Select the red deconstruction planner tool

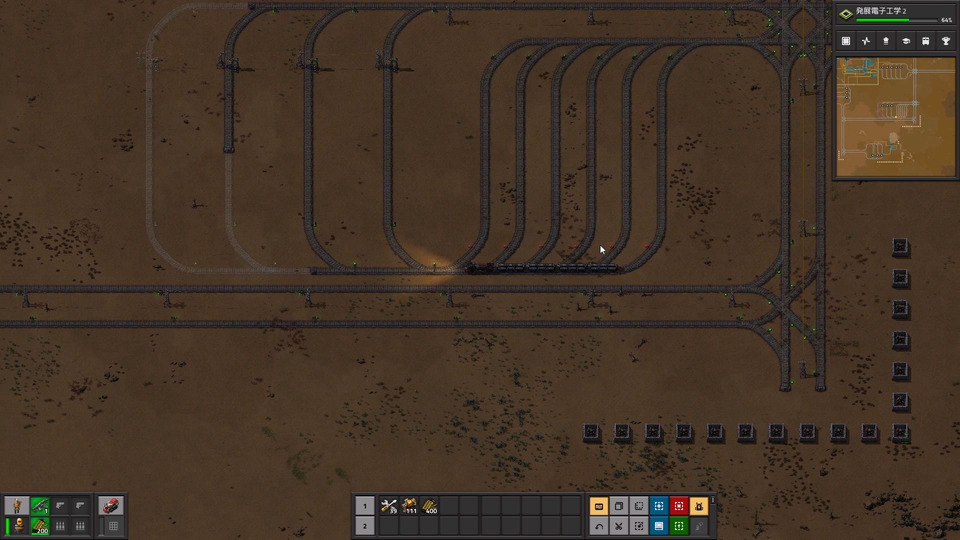point(679,506)
